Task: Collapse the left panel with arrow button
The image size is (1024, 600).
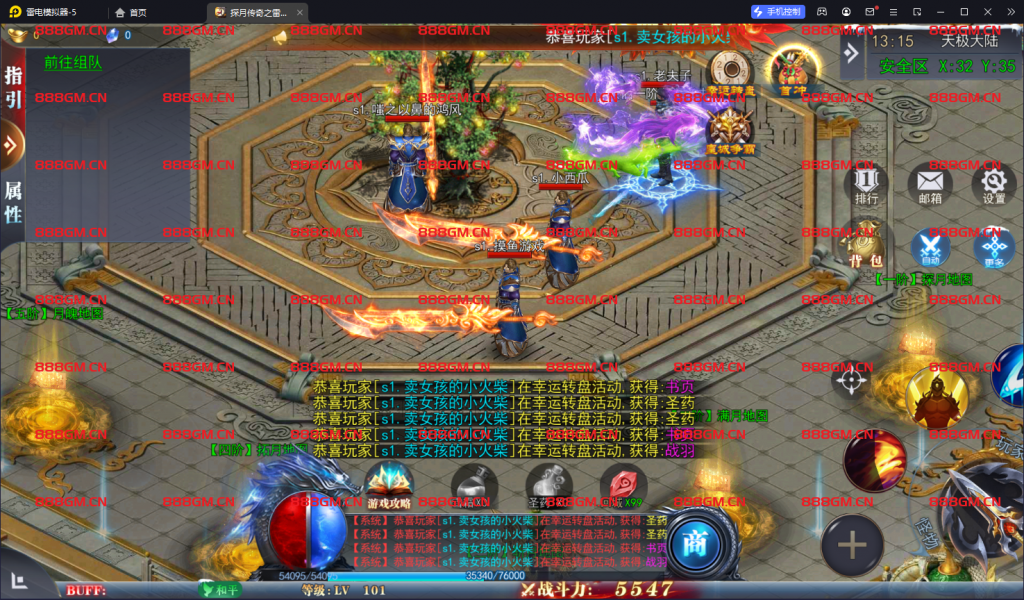Action: (x=11, y=145)
